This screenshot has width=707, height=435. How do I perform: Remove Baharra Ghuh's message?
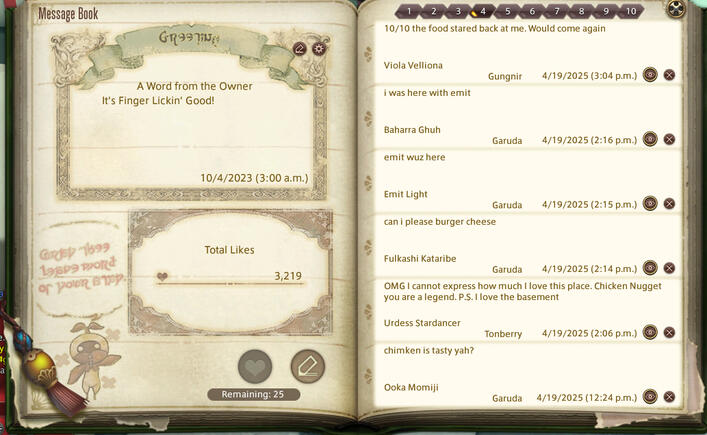pos(669,139)
